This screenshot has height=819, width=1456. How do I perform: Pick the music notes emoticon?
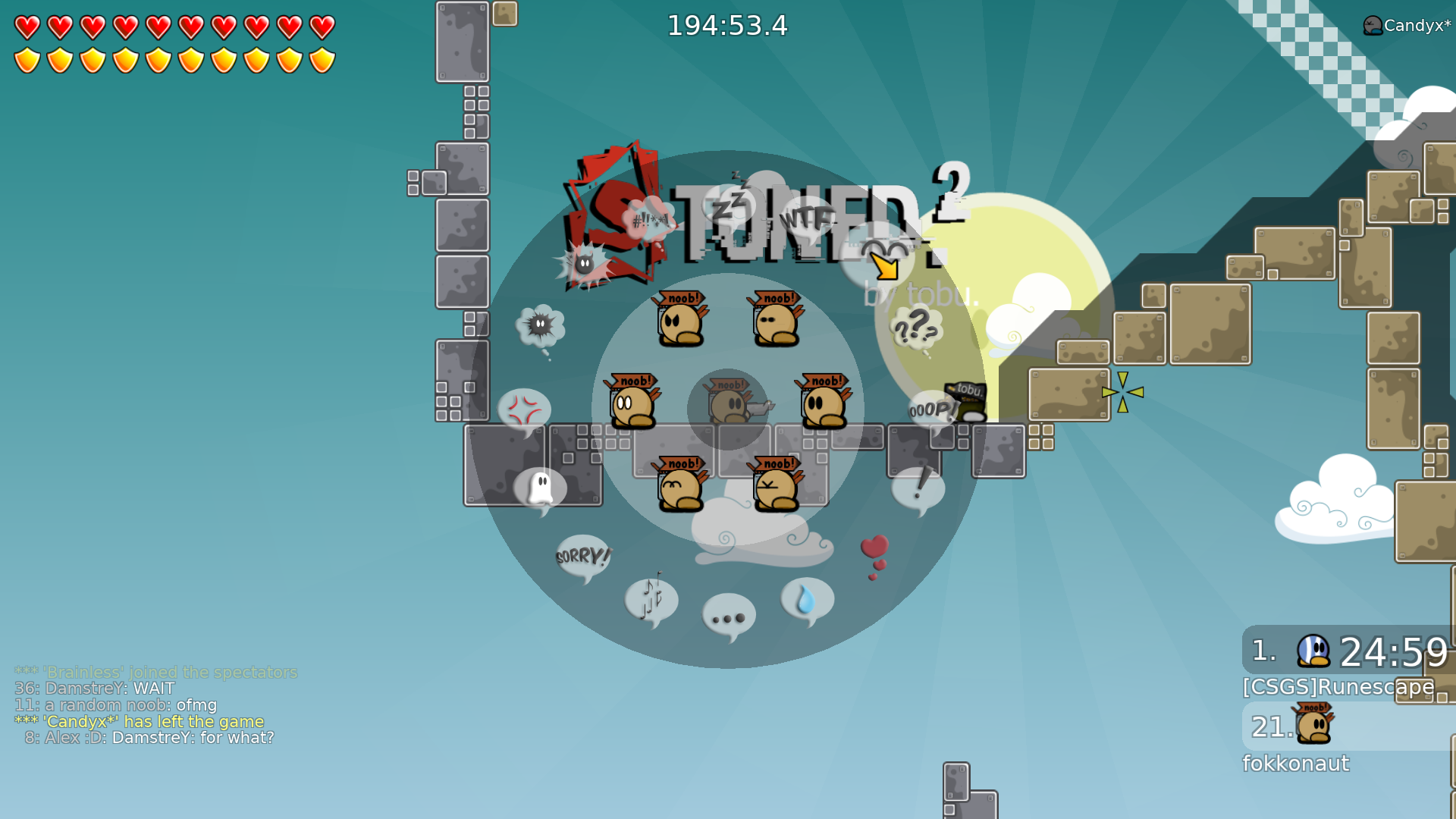click(x=651, y=601)
